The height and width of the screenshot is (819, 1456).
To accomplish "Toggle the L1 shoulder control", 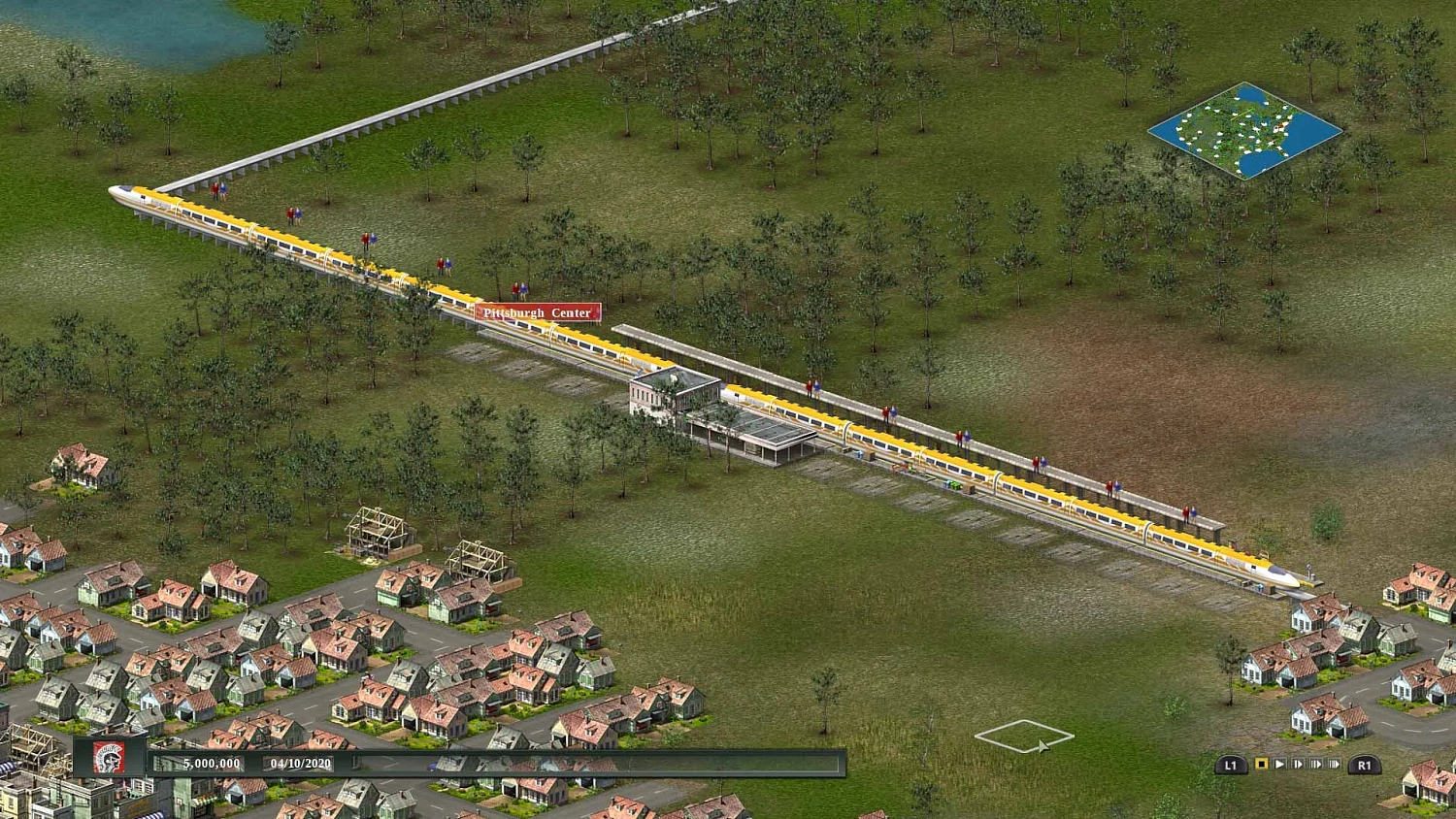I will (x=1231, y=765).
